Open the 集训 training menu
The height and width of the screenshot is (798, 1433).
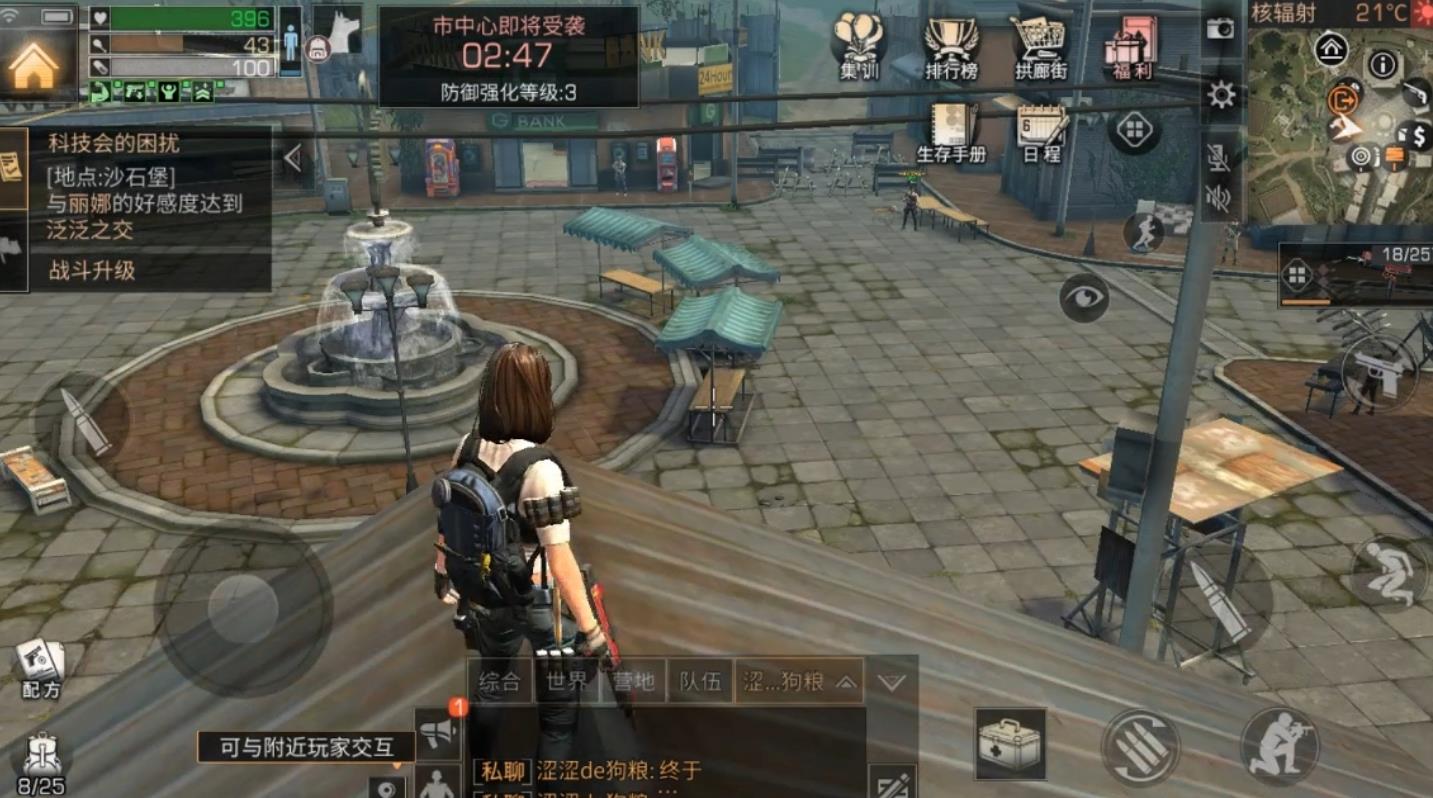858,45
